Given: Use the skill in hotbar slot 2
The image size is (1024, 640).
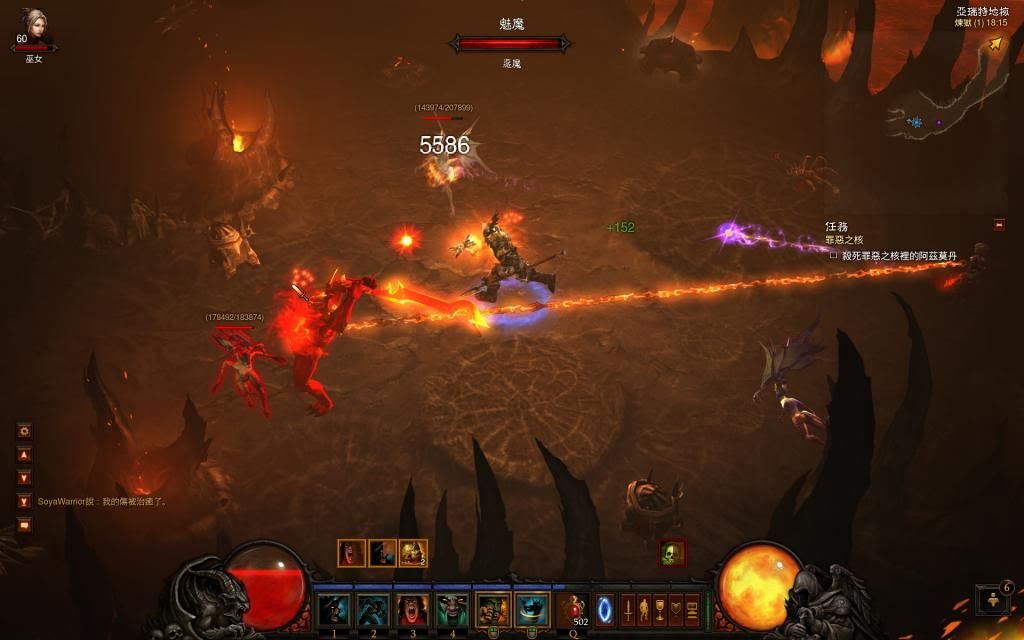Looking at the screenshot, I should click(x=373, y=608).
